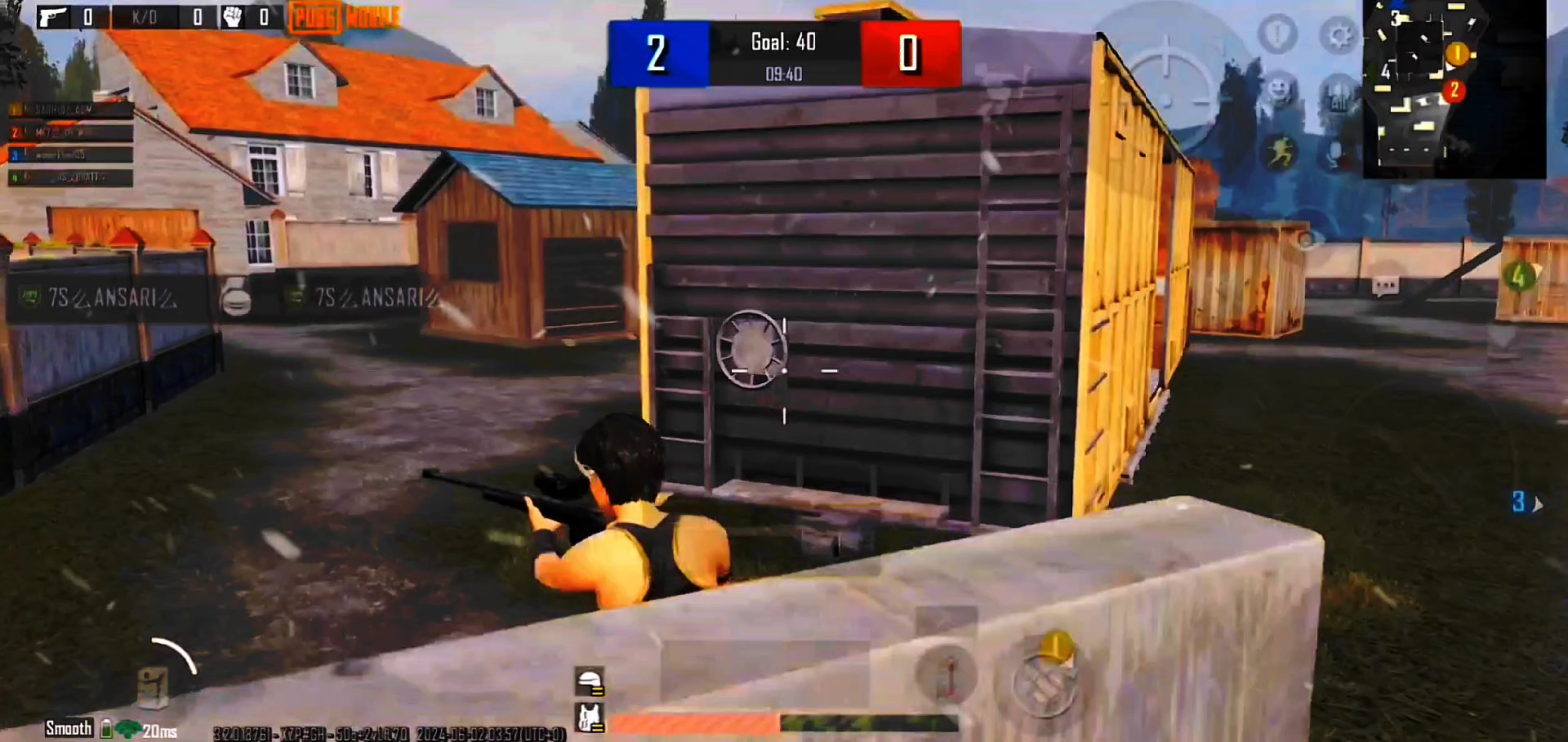Toggle the yellow running-man sprint icon
The image size is (1568, 742).
click(x=1279, y=151)
